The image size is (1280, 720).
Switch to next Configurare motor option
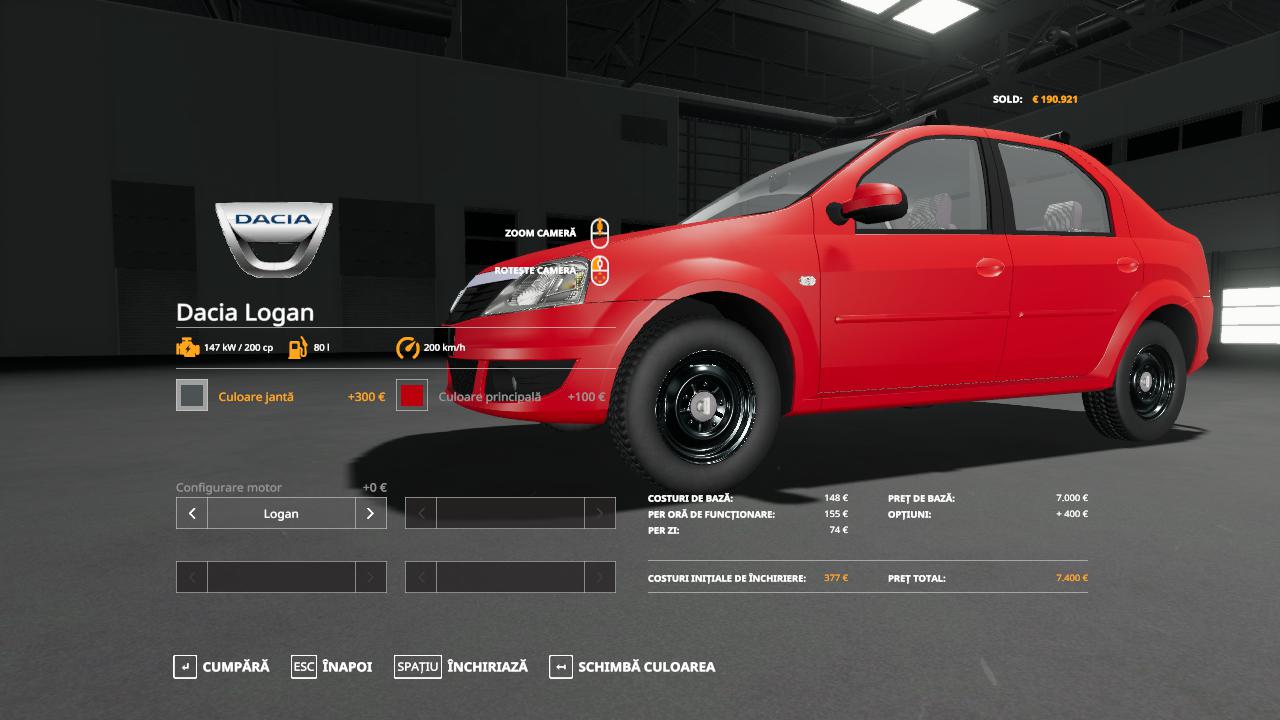pyautogui.click(x=370, y=513)
